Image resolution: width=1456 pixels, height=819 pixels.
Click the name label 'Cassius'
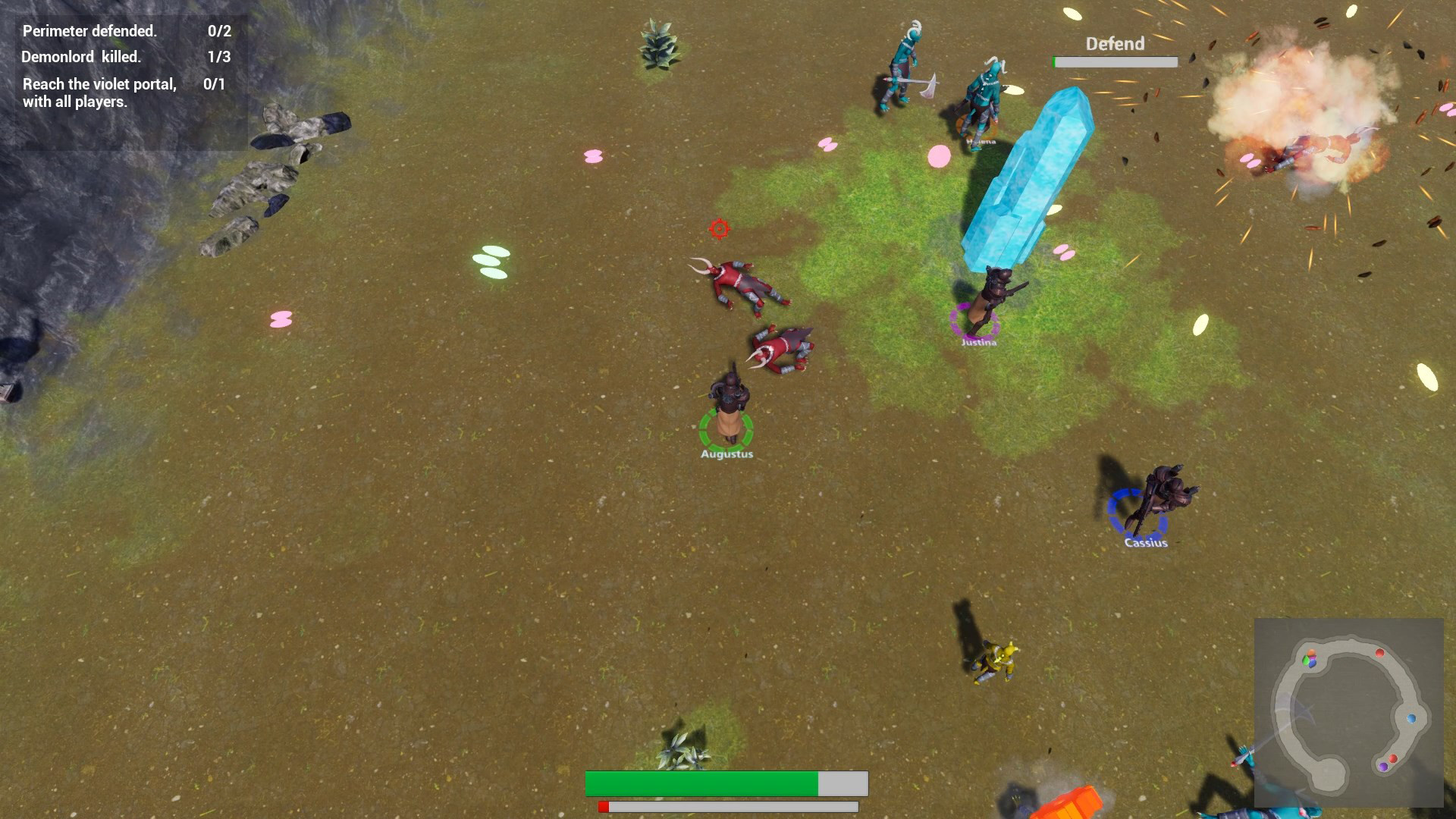click(x=1147, y=543)
